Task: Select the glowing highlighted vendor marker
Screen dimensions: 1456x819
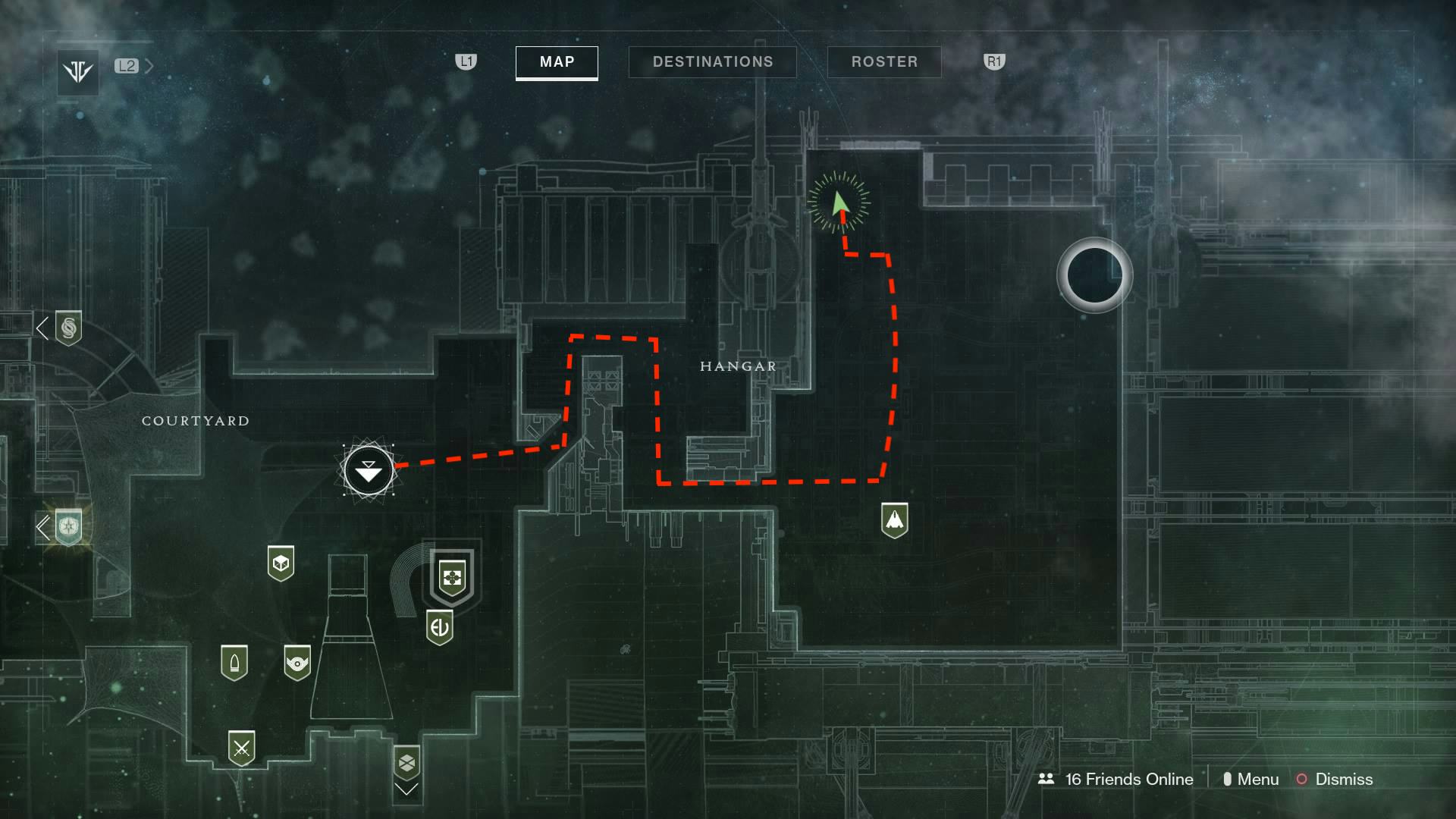Action: click(x=68, y=526)
